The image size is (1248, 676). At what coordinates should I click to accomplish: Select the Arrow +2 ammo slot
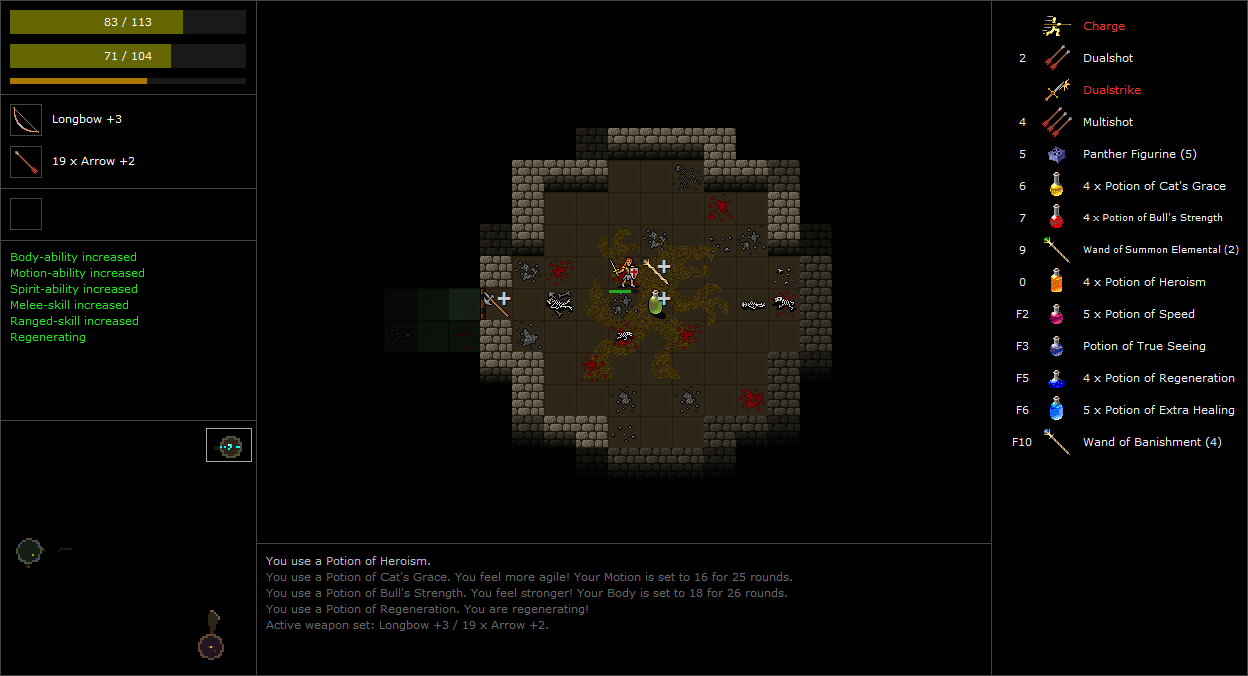(x=26, y=162)
